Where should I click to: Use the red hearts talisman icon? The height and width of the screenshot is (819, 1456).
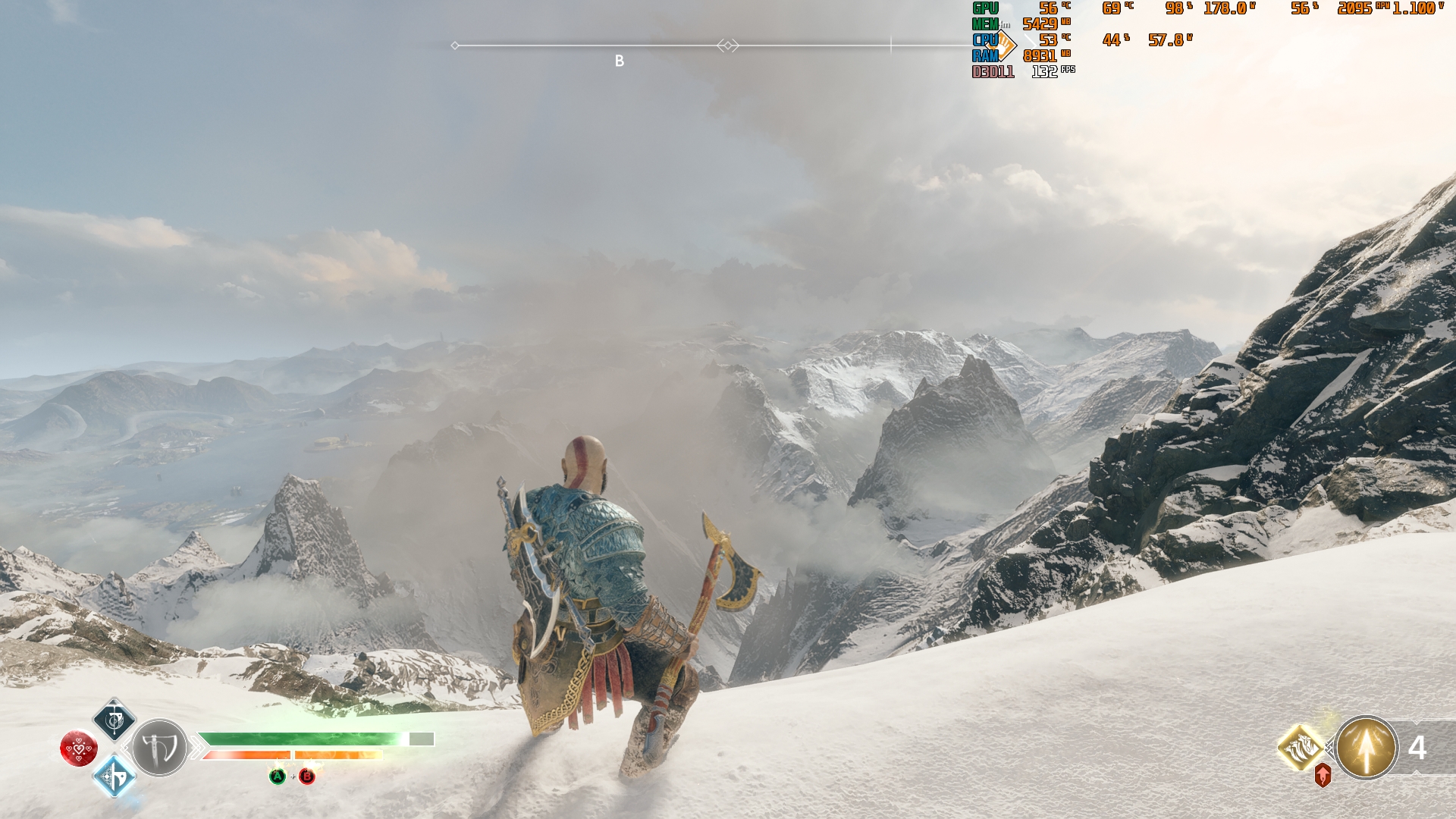click(79, 748)
